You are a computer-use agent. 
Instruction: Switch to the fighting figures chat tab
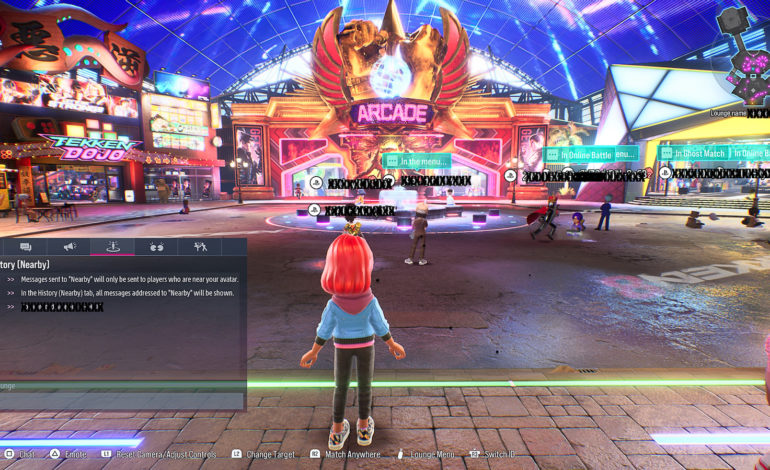click(x=200, y=246)
